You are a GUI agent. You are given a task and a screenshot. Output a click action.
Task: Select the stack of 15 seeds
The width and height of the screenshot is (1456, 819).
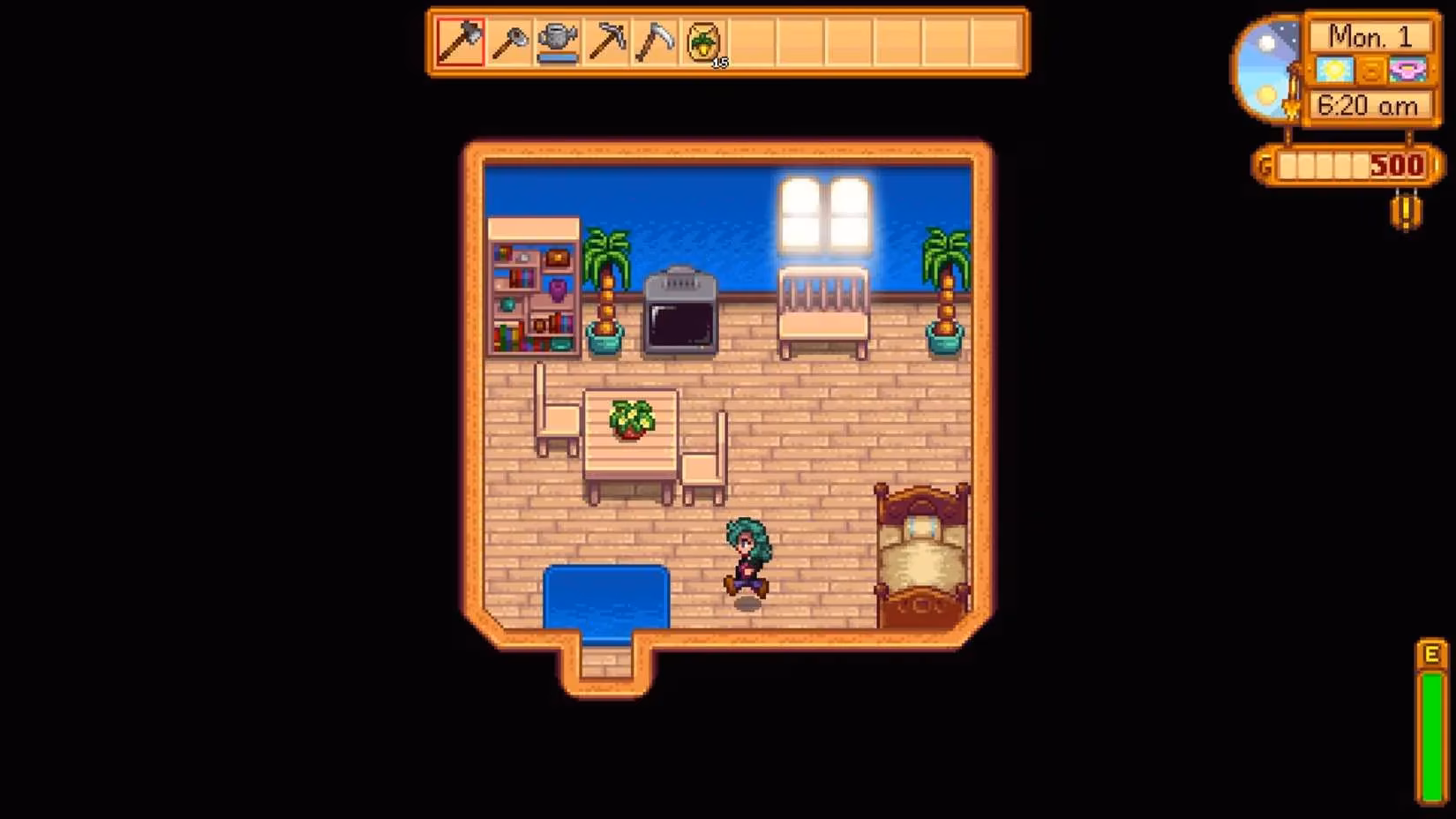click(x=703, y=41)
